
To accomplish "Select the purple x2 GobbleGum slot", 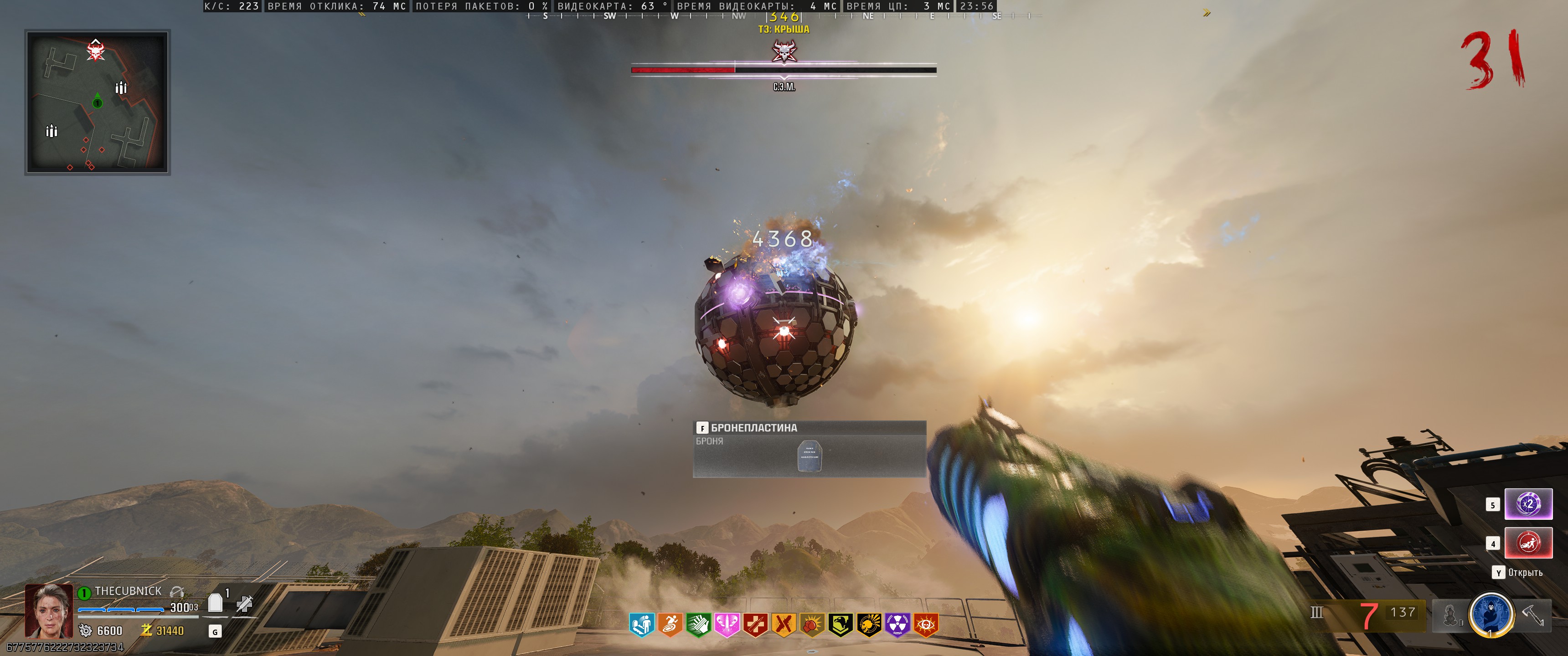I will [x=1528, y=504].
